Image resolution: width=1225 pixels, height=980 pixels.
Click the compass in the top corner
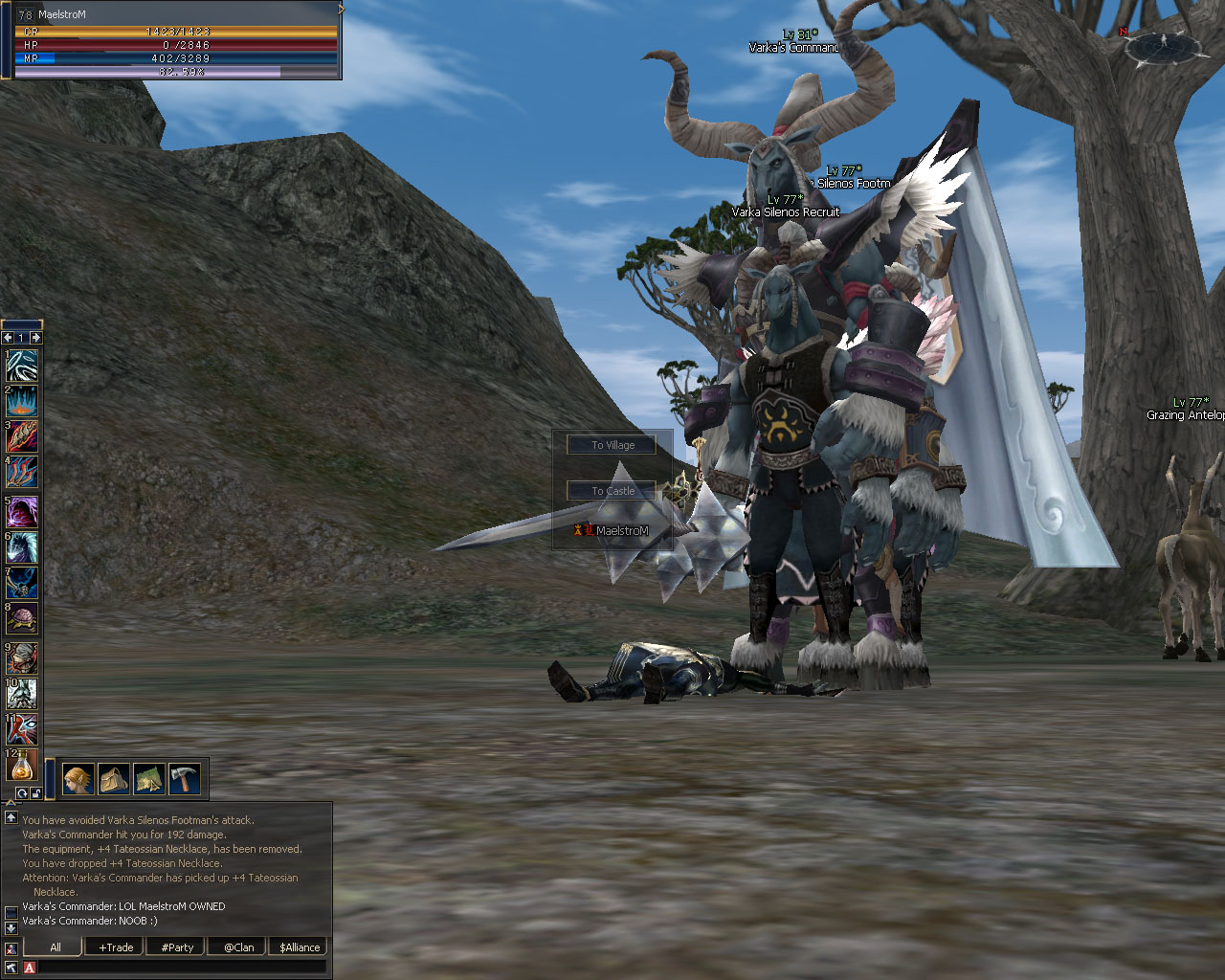(x=1164, y=44)
